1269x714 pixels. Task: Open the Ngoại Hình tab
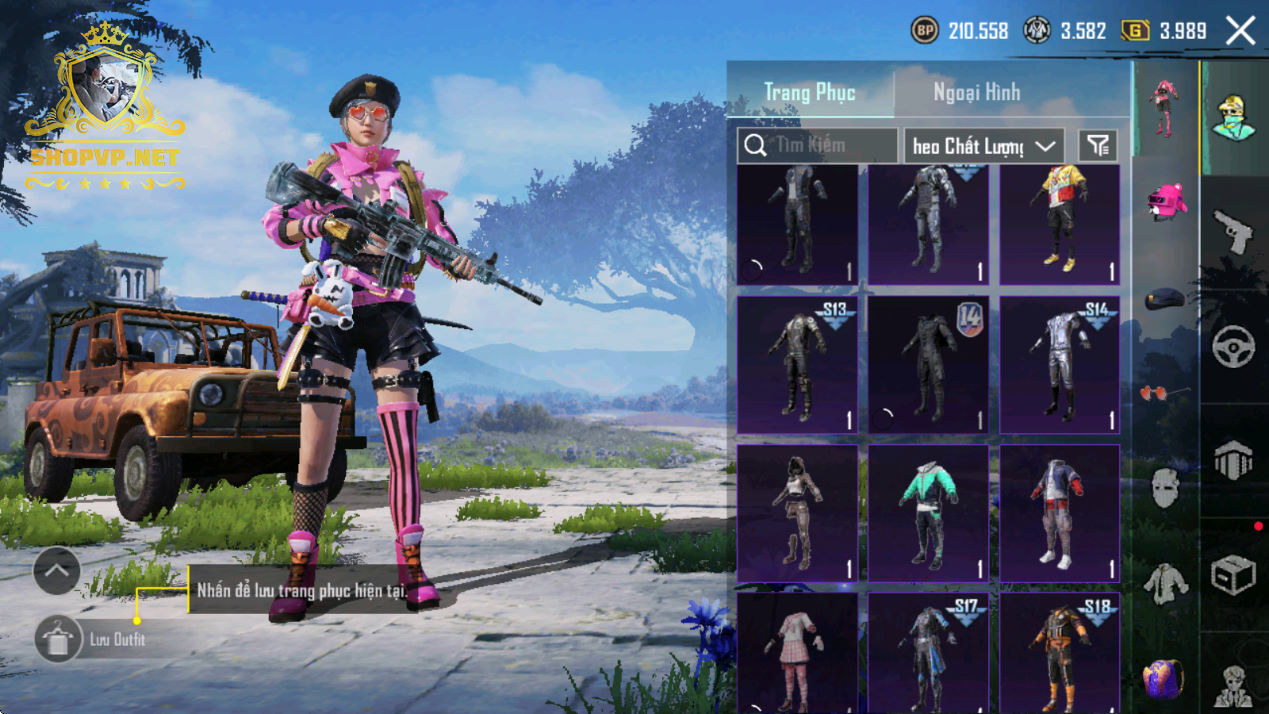pyautogui.click(x=976, y=92)
